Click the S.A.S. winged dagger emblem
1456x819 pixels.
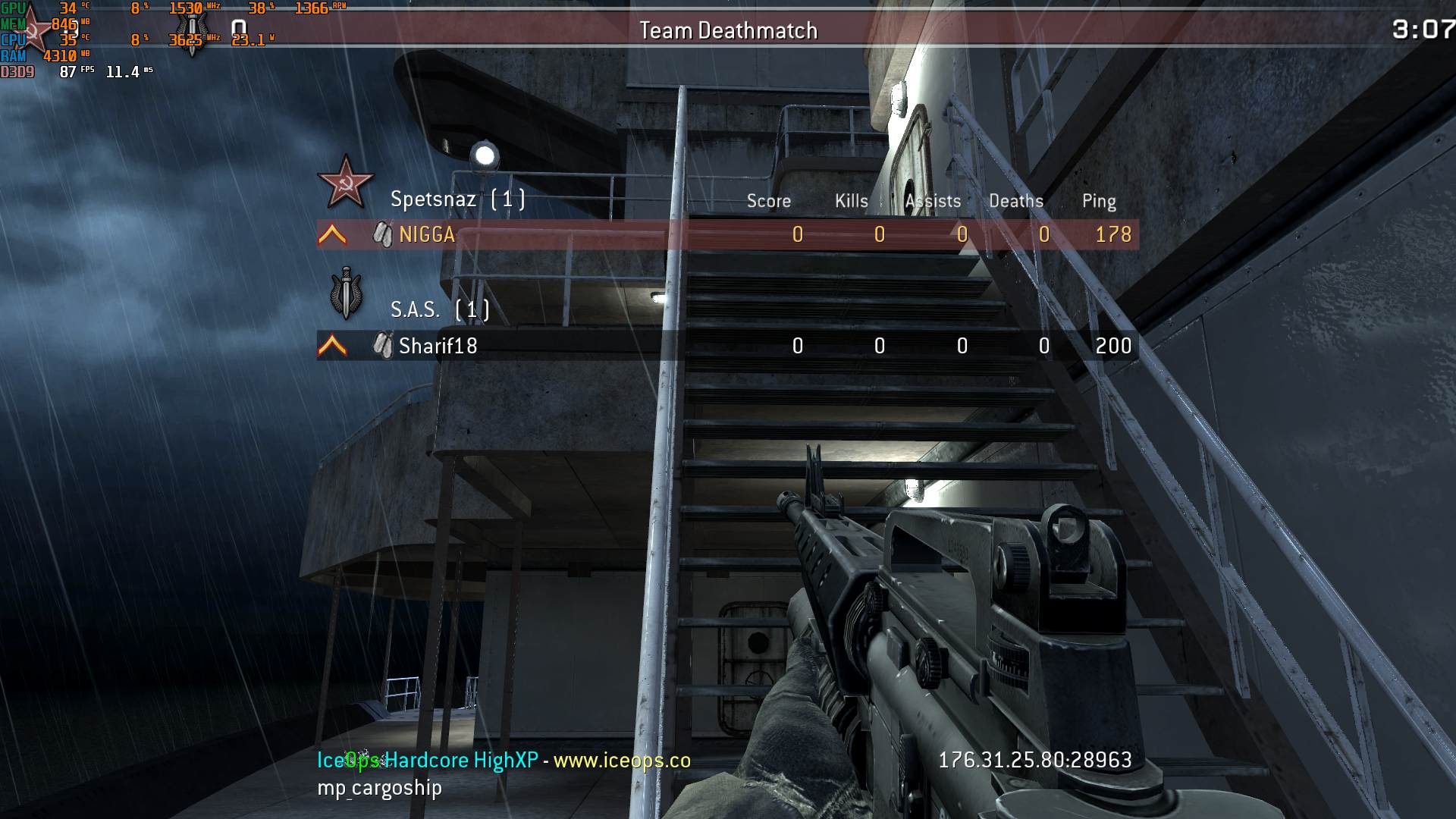click(x=347, y=294)
